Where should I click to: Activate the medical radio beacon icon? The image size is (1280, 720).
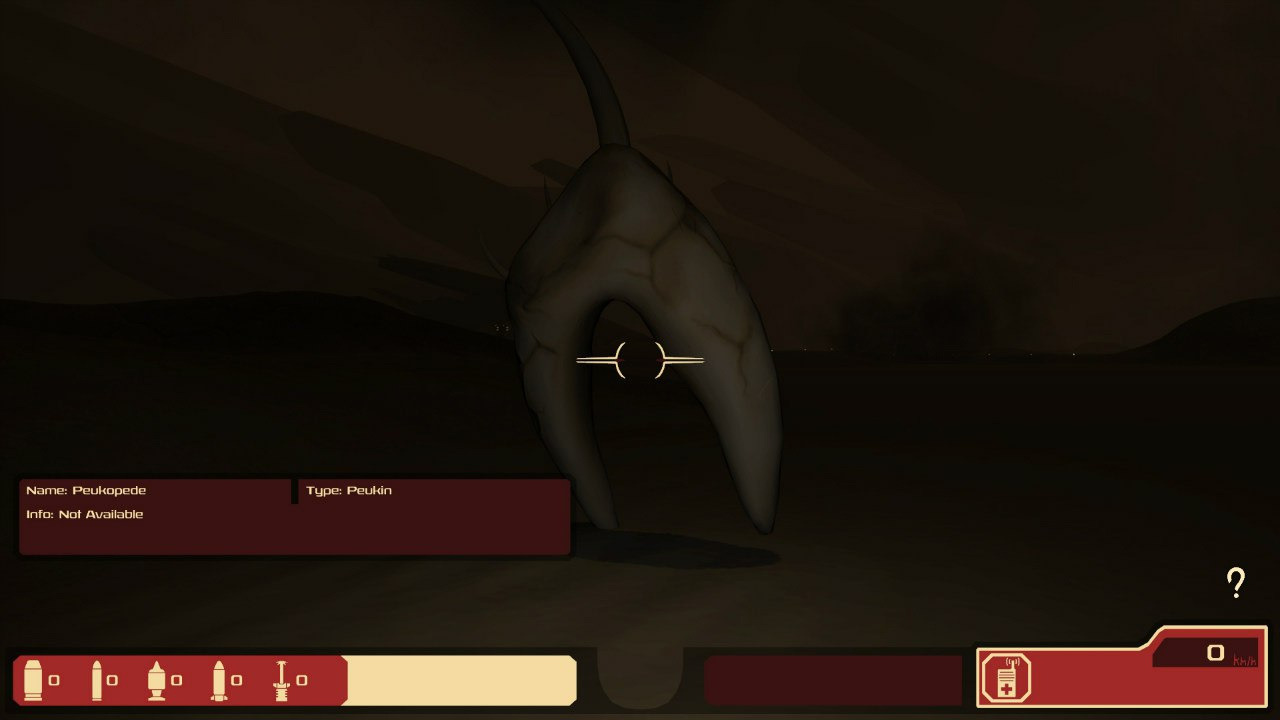[x=1004, y=679]
